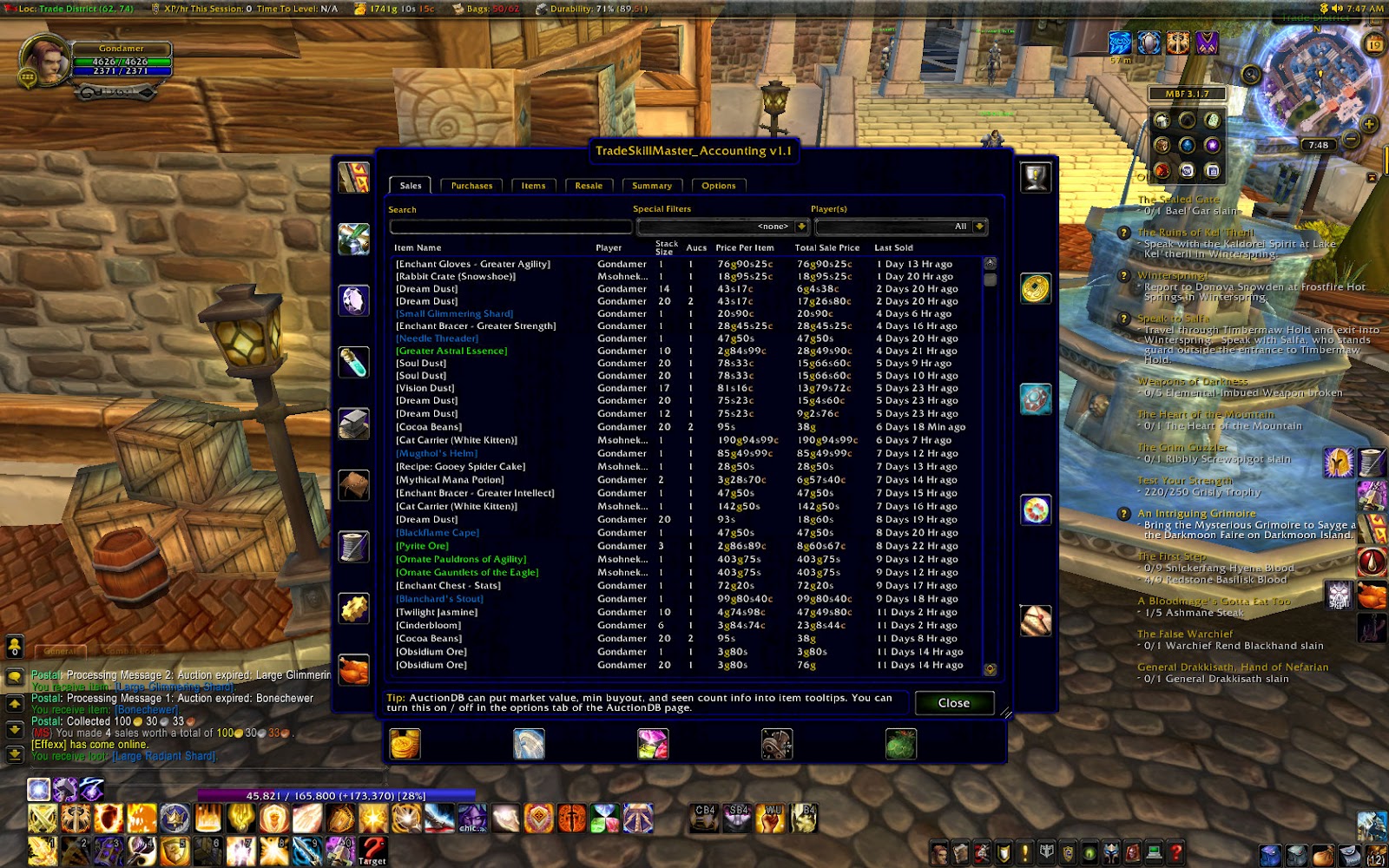Switch to the Purchases tab
Screen dimensions: 1389x868
pyautogui.click(x=471, y=185)
